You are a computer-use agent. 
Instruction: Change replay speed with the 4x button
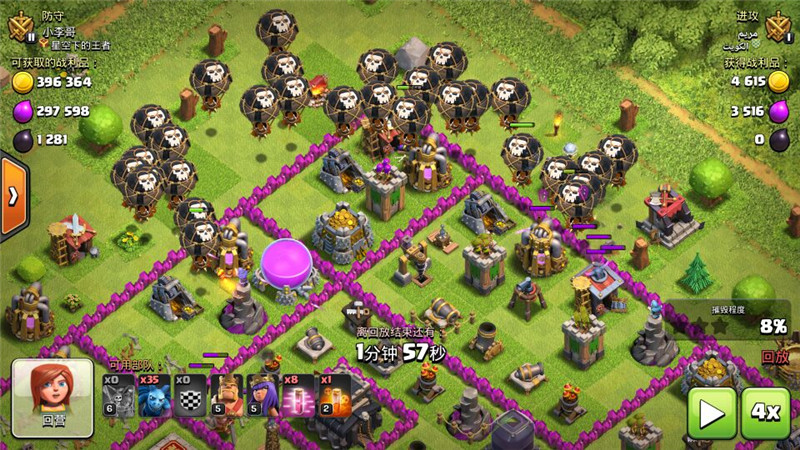766,412
